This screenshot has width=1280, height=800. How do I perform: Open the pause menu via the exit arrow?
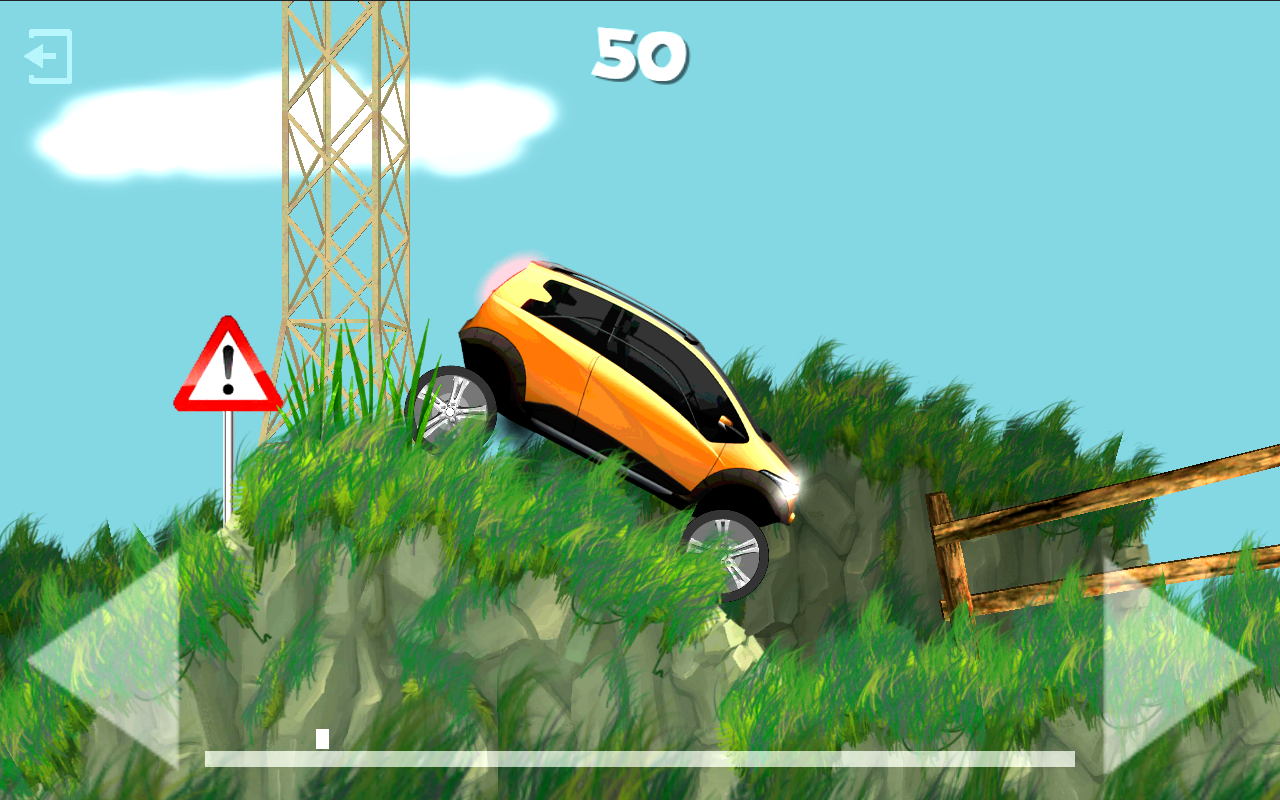(47, 57)
